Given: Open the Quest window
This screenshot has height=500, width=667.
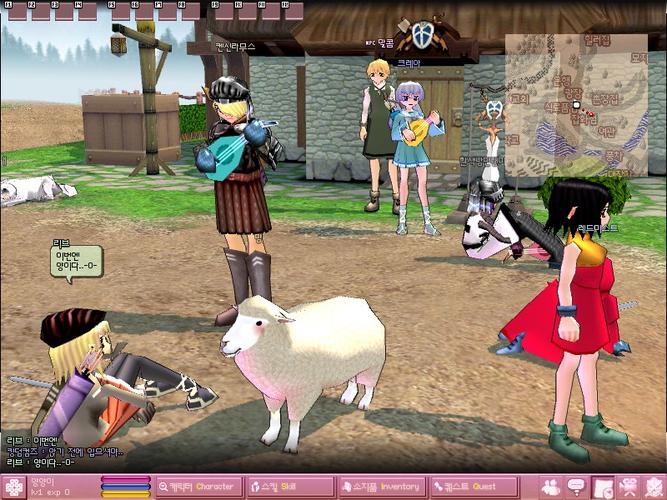Looking at the screenshot, I should point(473,487).
